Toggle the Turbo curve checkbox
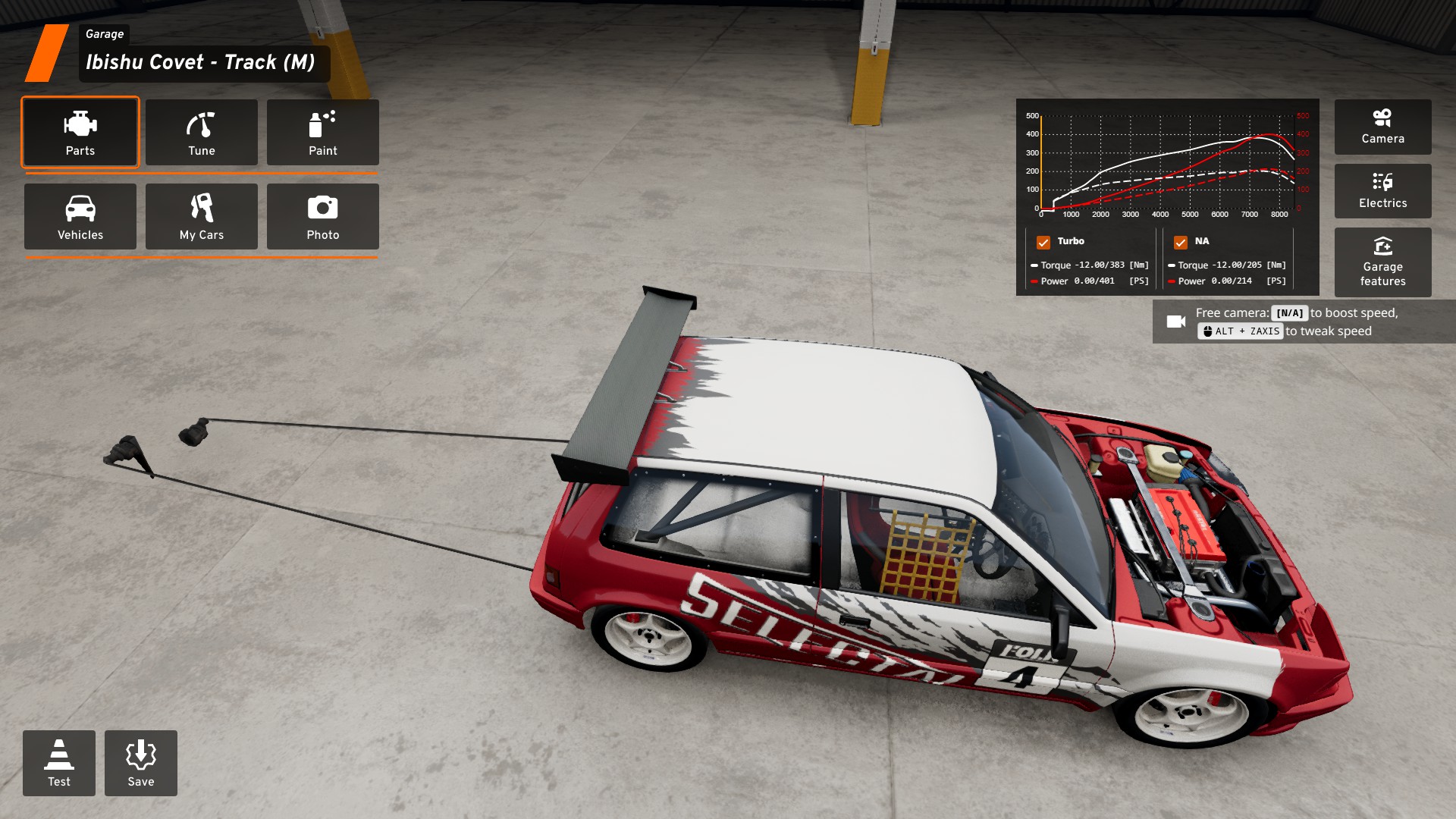The image size is (1456, 819). pos(1043,242)
